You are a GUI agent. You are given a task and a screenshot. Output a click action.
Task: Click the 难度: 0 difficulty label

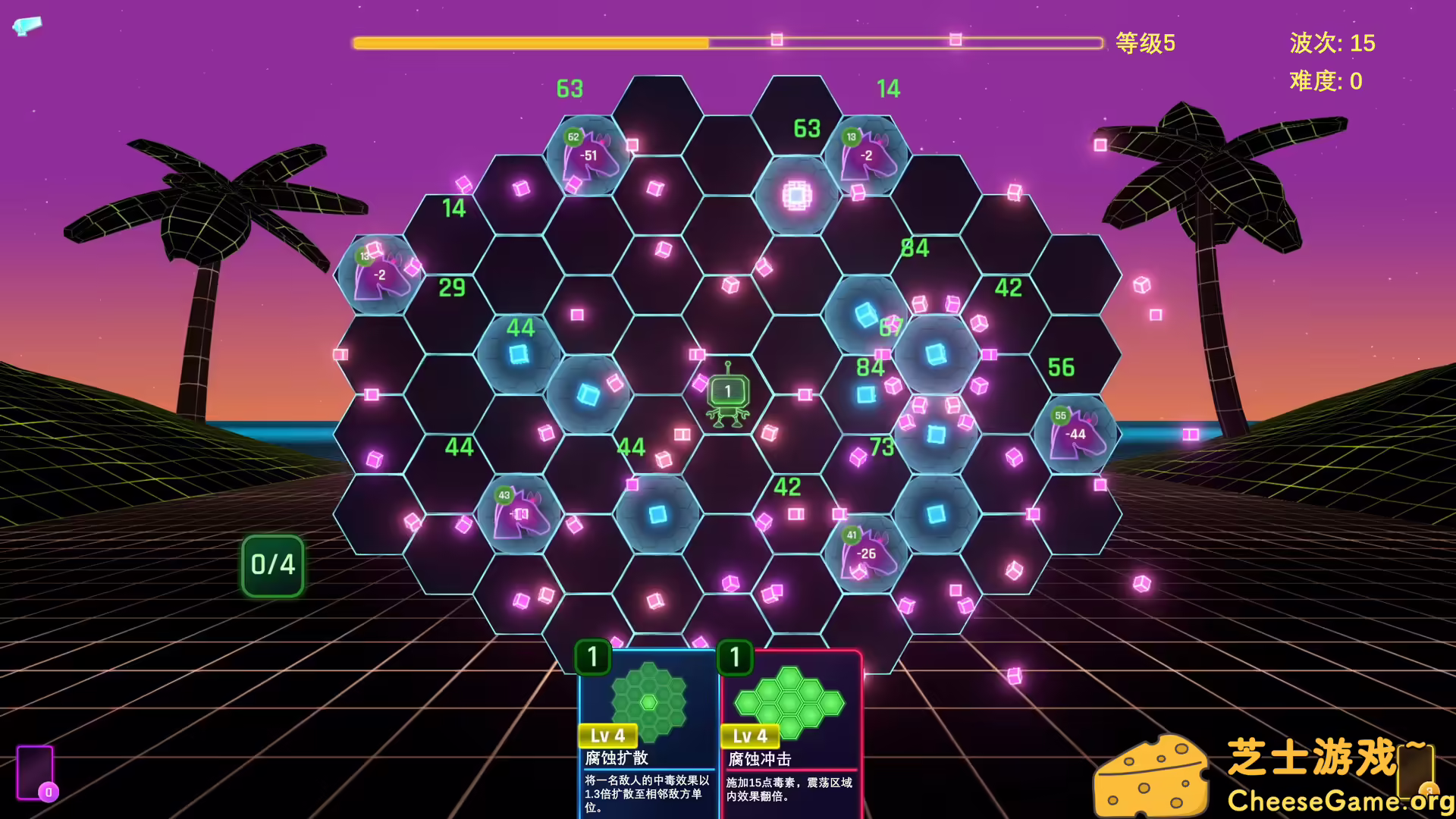point(1326,81)
